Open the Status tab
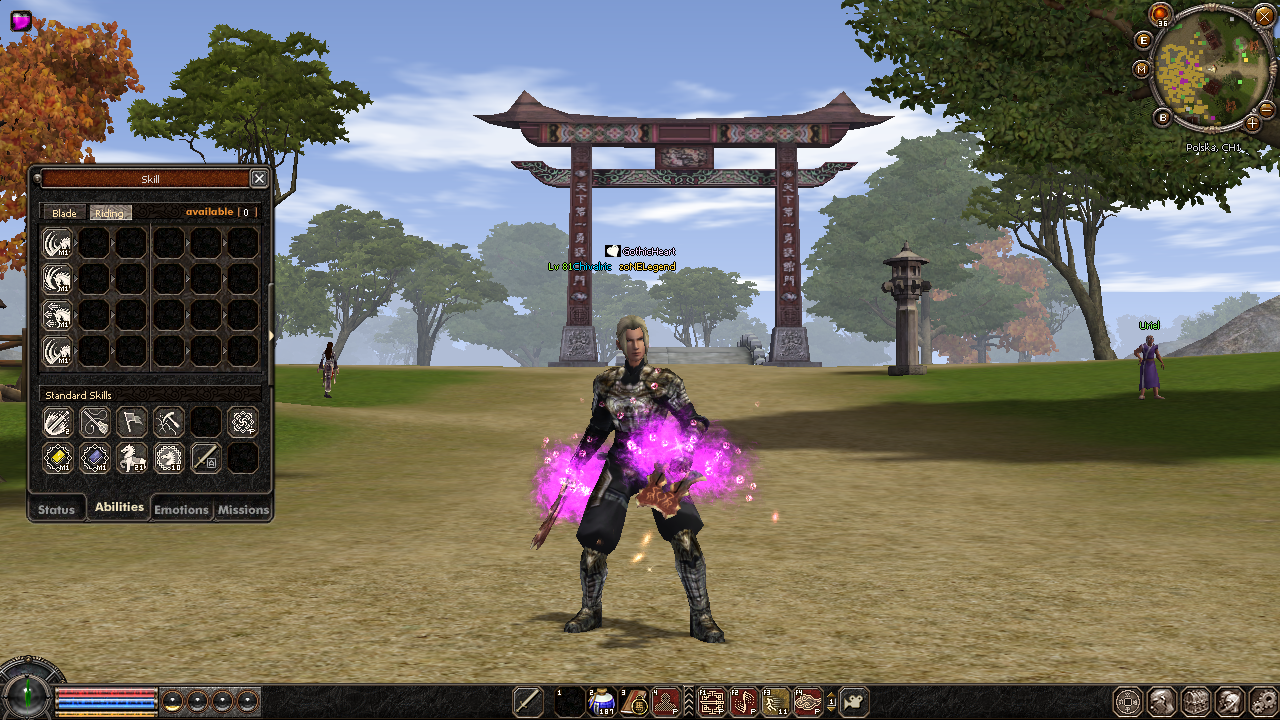The image size is (1280, 720). (56, 509)
